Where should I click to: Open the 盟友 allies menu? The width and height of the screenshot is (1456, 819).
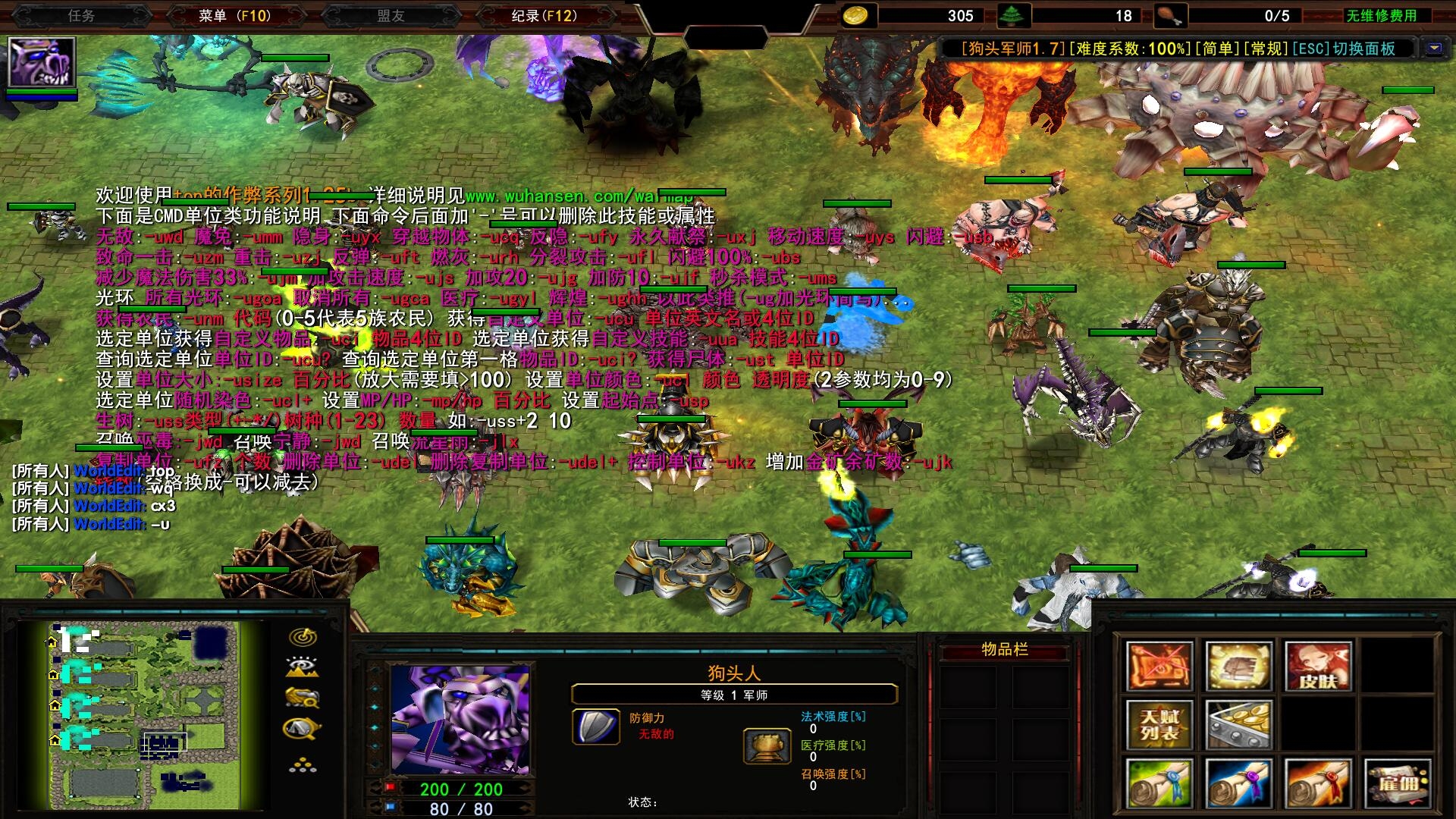(391, 15)
